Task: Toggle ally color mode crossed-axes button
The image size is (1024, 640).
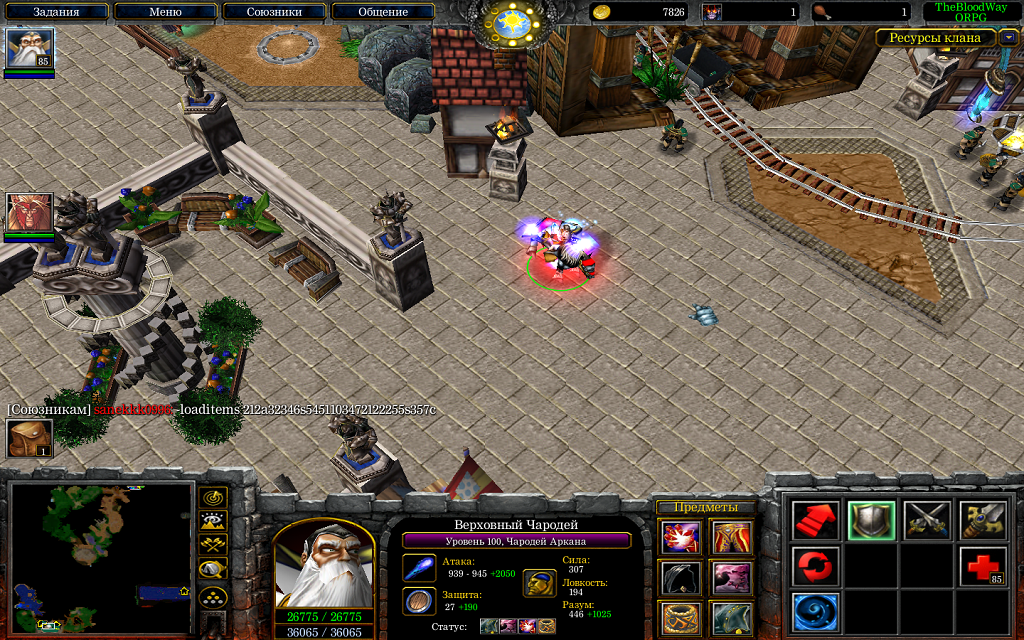Action: tap(213, 545)
